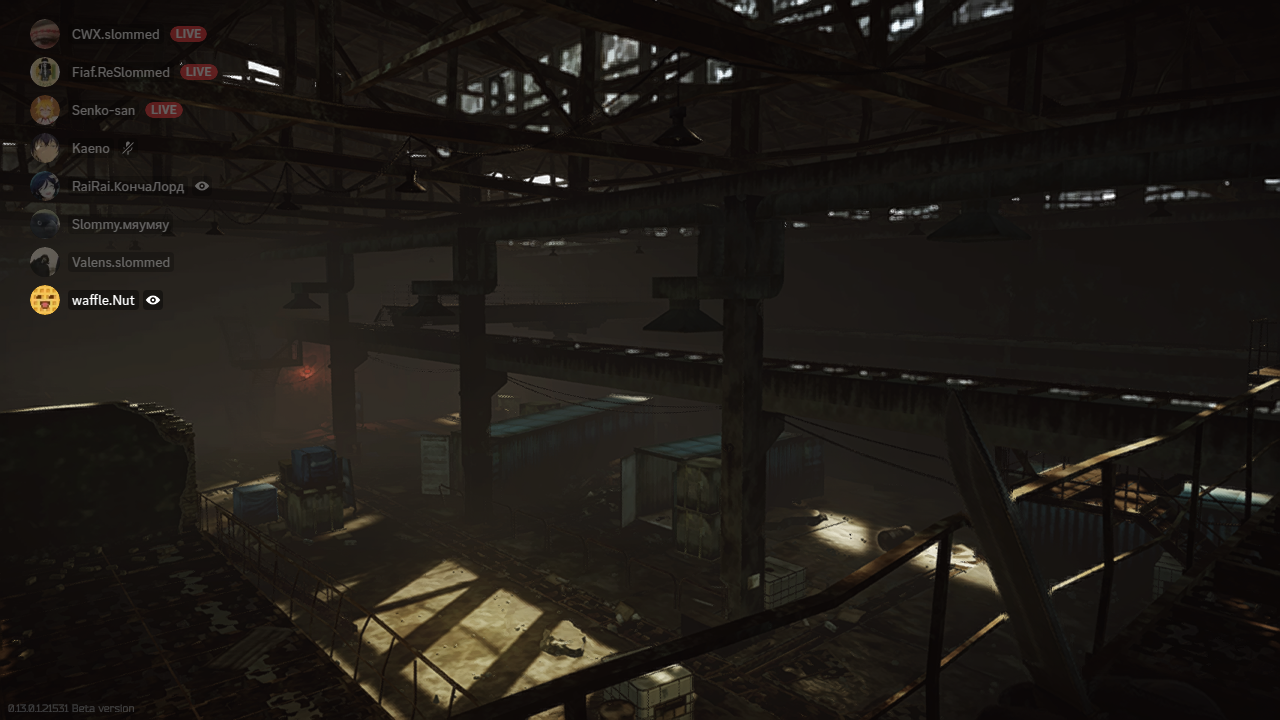The image size is (1280, 720).
Task: Click the waffle emoji avatar of waffle.Nut
Action: point(45,300)
